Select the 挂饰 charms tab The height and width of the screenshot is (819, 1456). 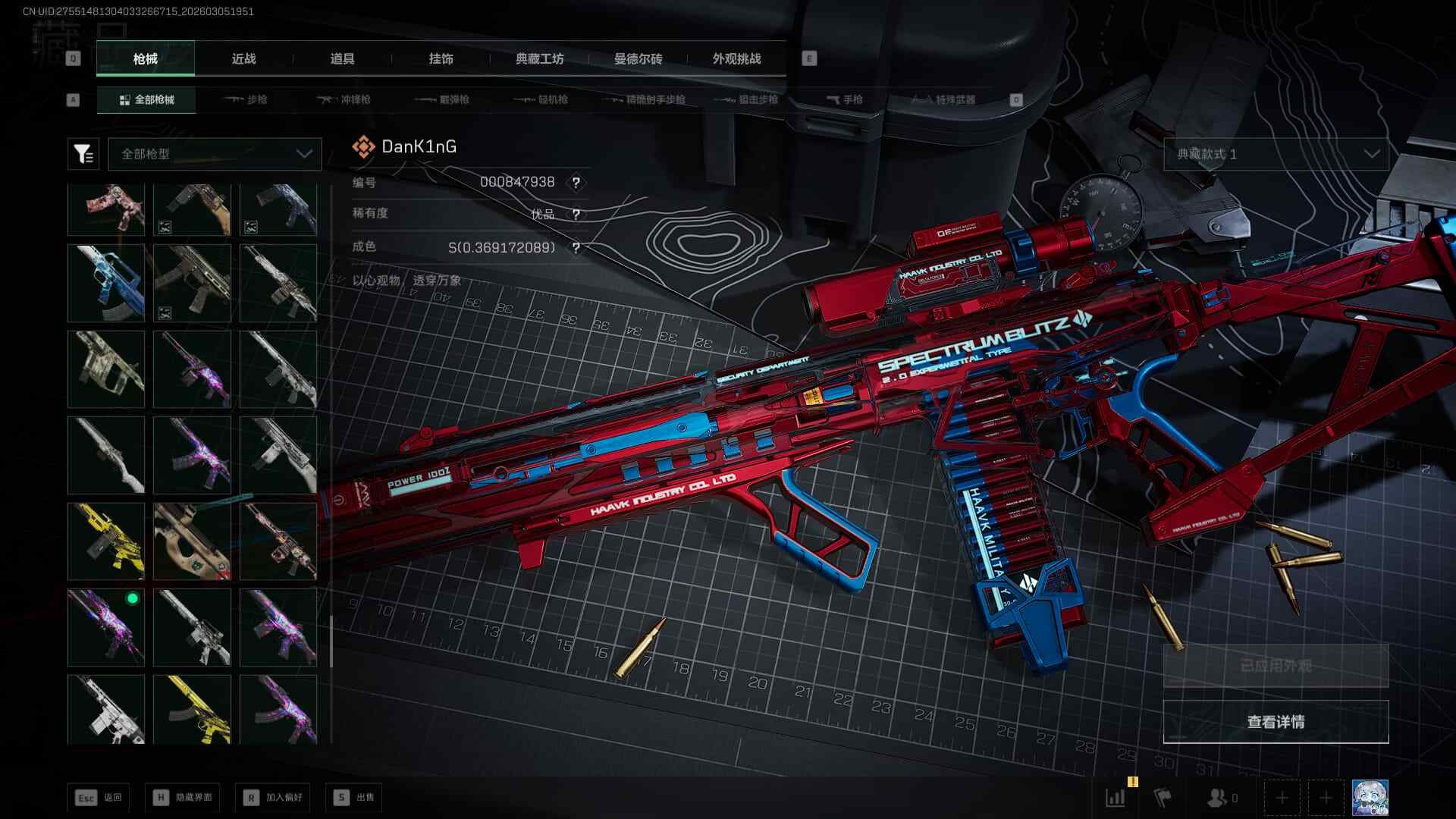[441, 58]
